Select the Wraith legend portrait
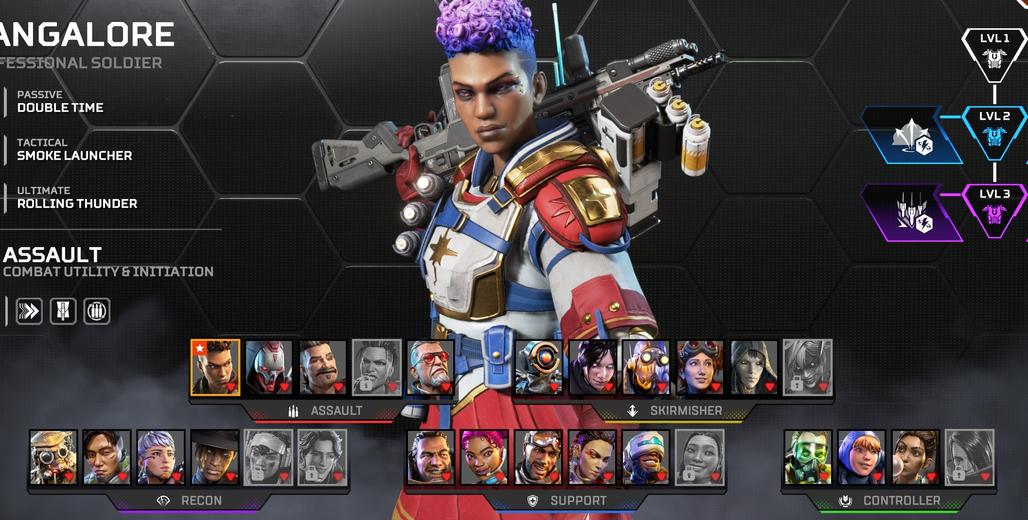The width and height of the screenshot is (1028, 520). [594, 367]
